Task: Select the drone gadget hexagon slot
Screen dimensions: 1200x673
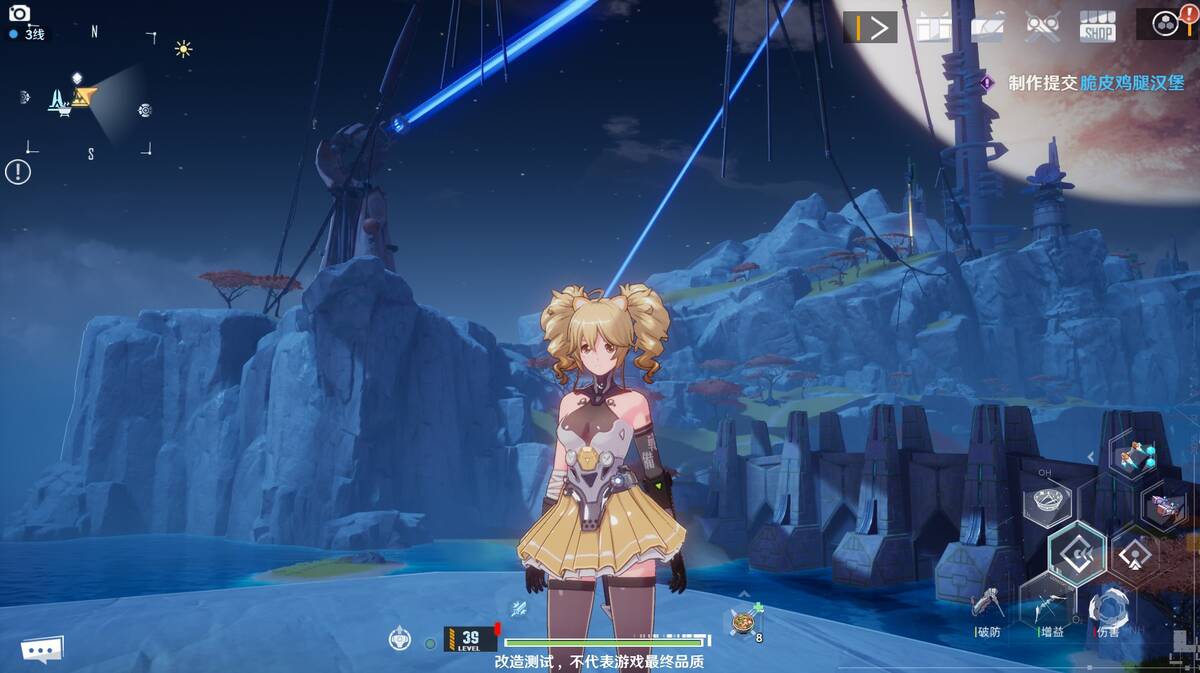Action: click(1133, 458)
